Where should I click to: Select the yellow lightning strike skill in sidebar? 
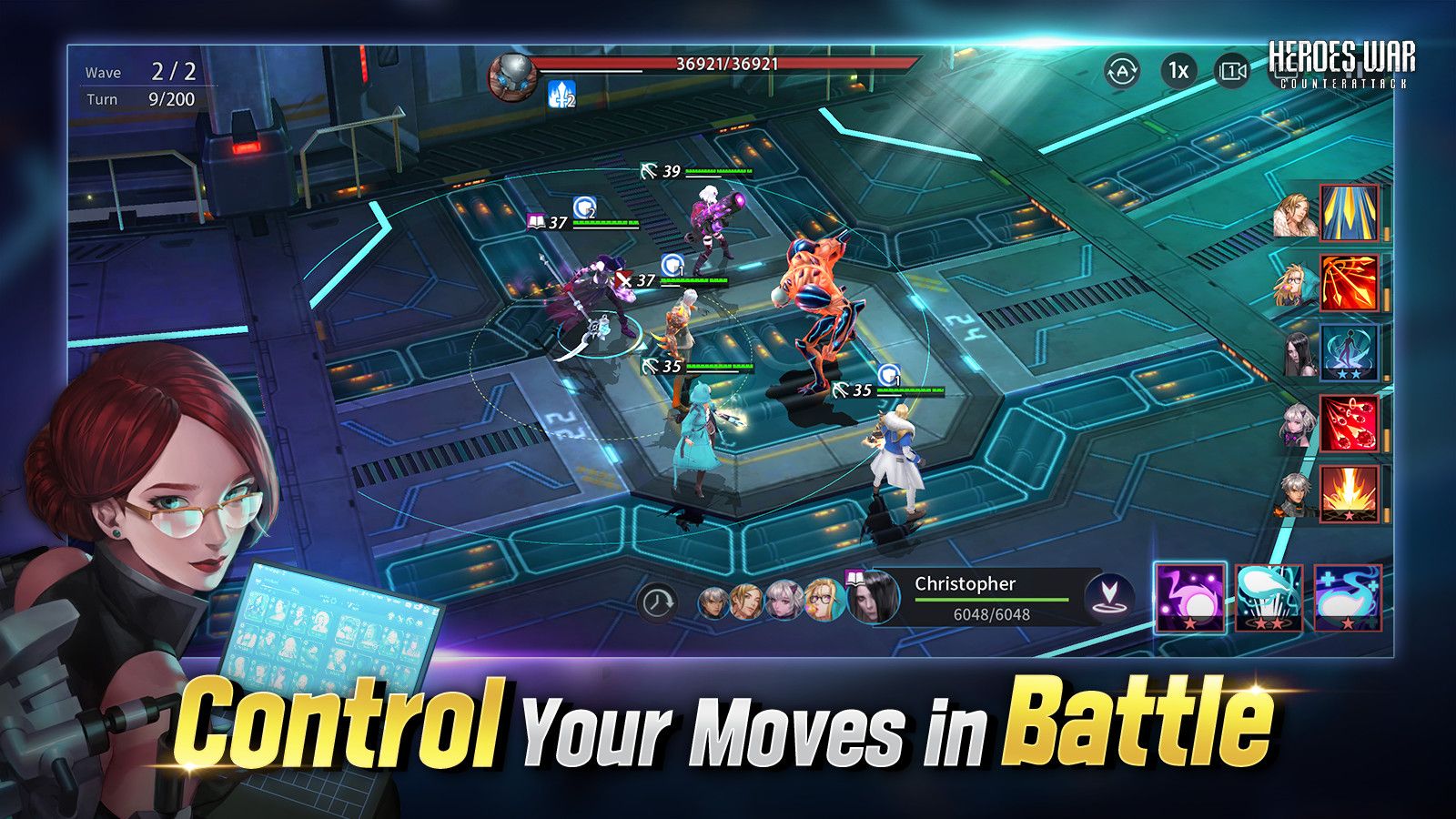[x=1349, y=213]
